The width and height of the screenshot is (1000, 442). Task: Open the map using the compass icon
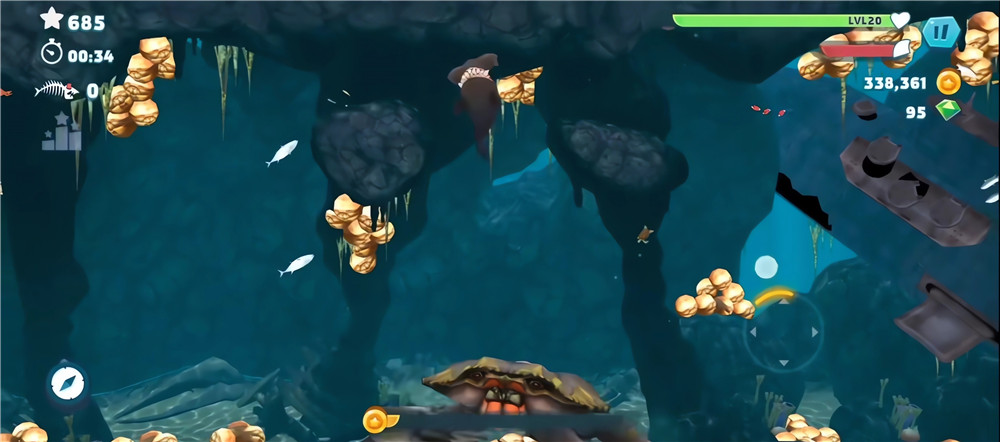click(x=67, y=383)
